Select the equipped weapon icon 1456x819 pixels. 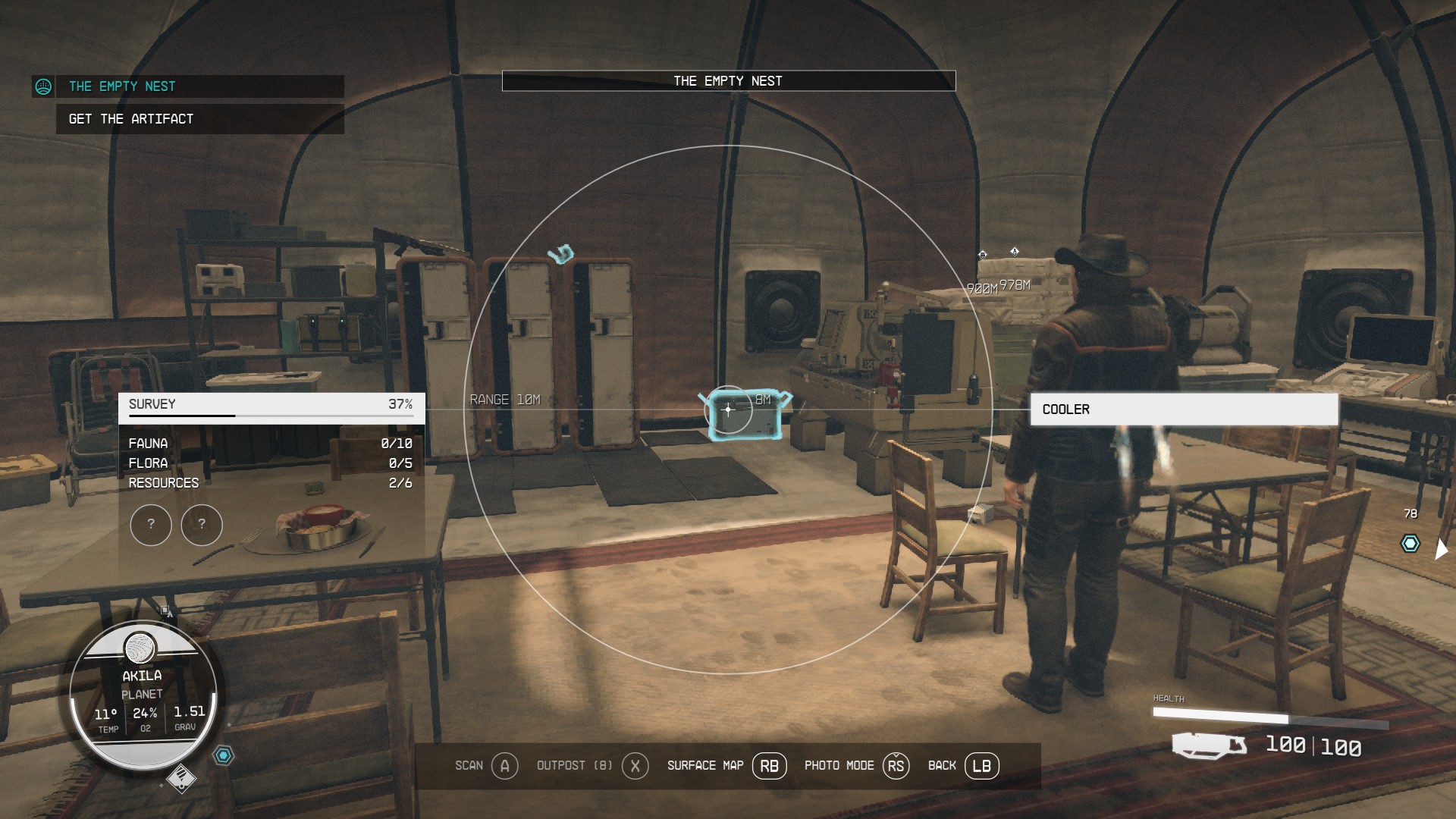(x=1209, y=745)
